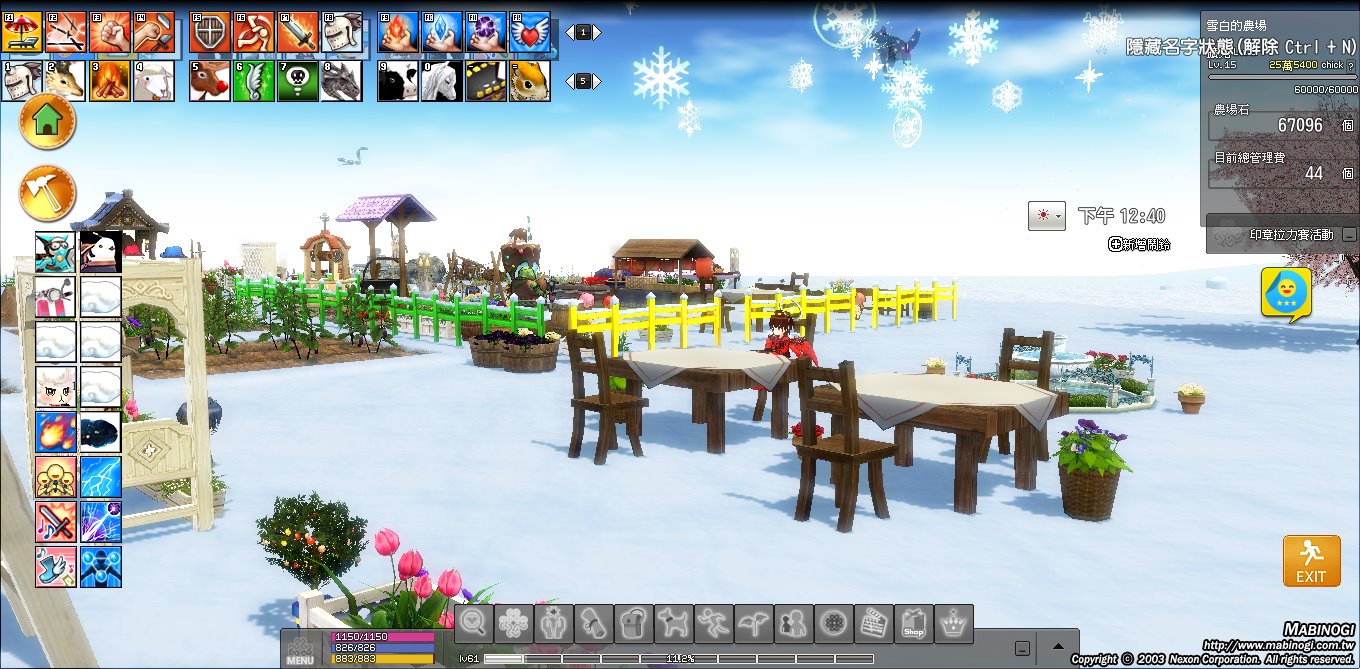Screen dimensions: 1360x669
Task: Activate the ice crystal magic skill
Action: [442, 32]
